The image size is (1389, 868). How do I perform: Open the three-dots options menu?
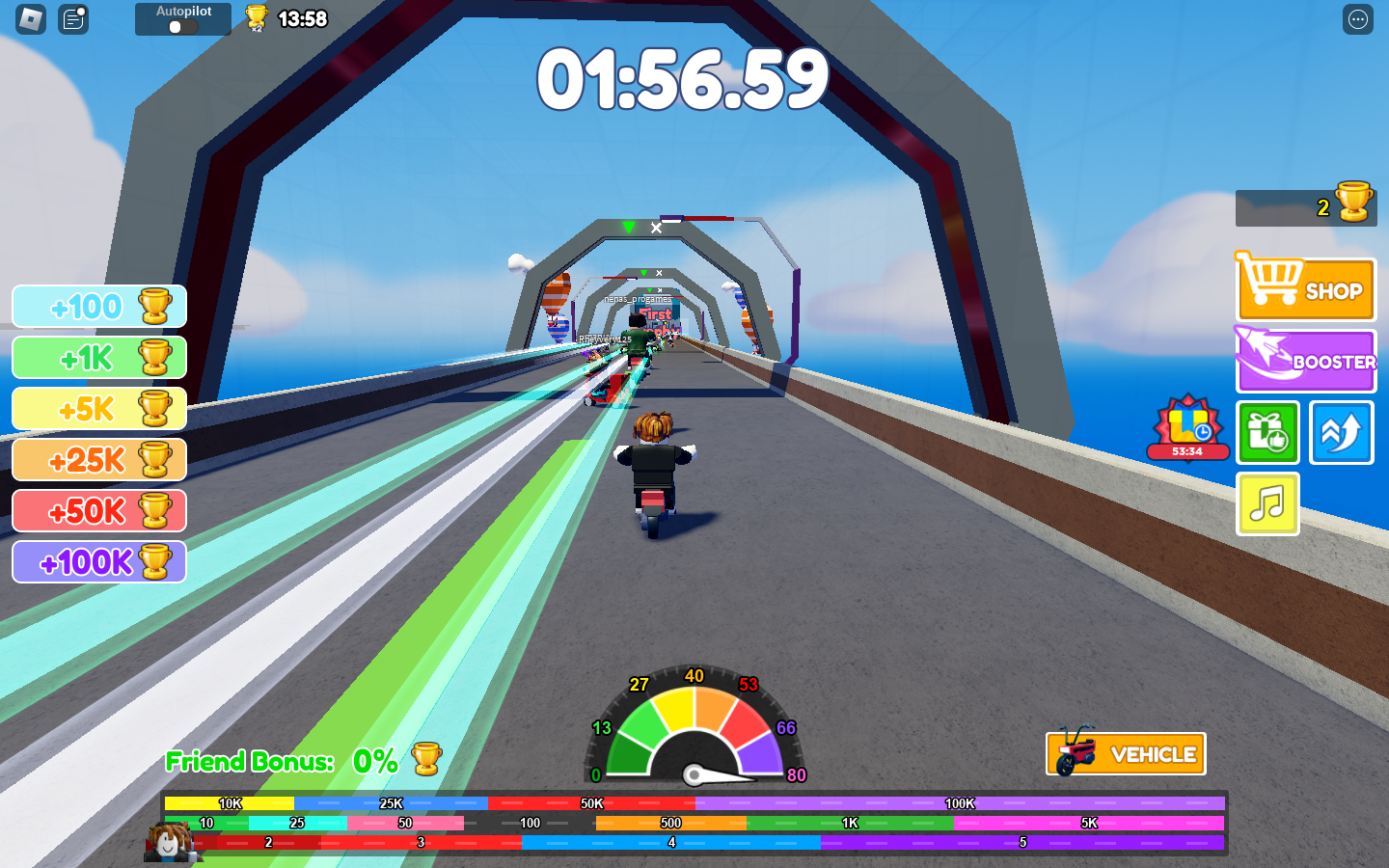pyautogui.click(x=1357, y=19)
